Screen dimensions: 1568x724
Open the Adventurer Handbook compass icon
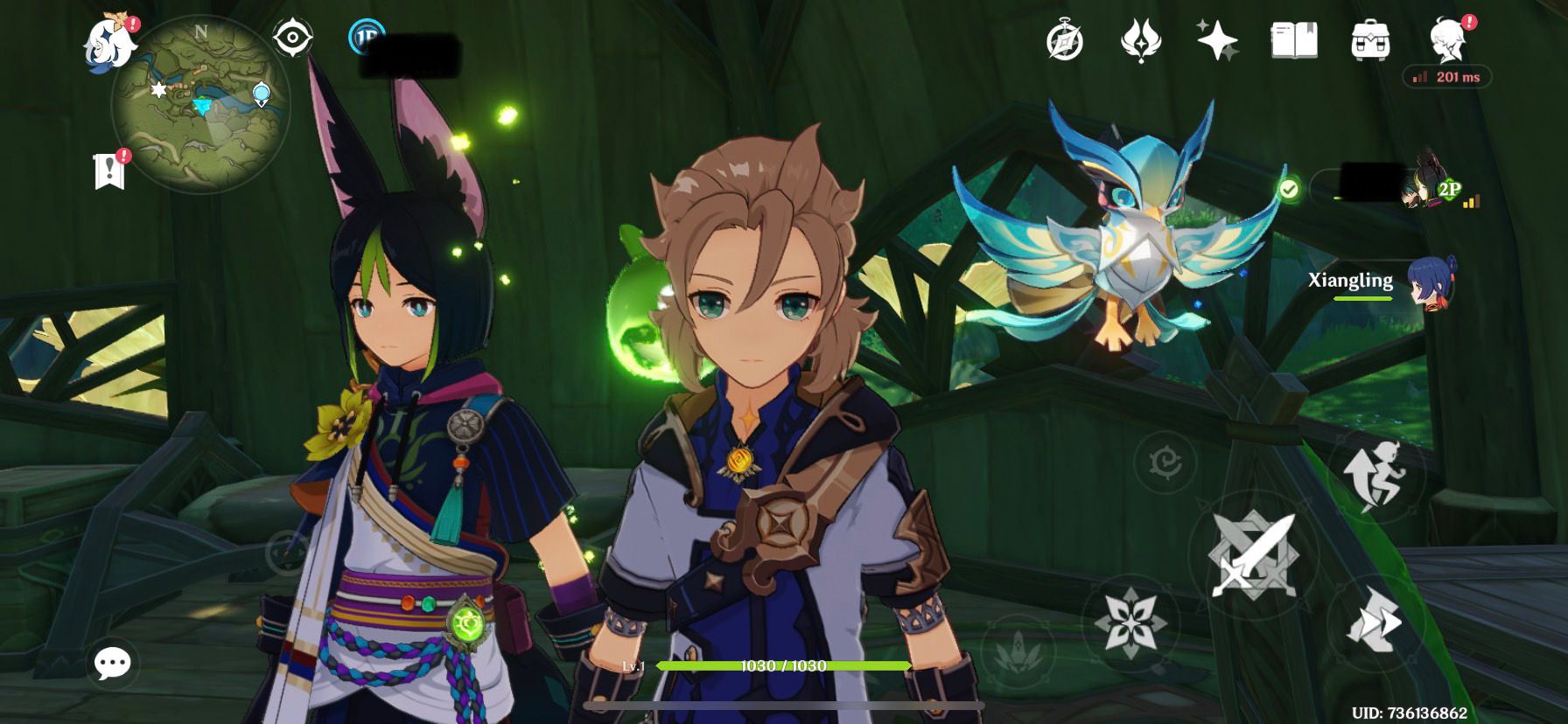(1065, 40)
